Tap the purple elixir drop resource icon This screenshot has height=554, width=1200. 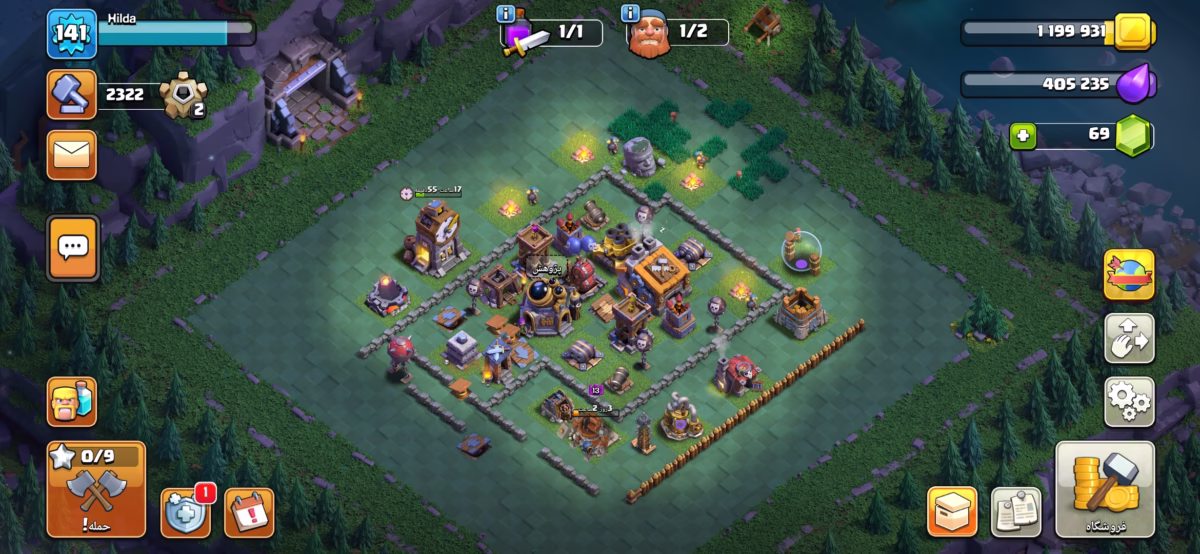pos(1134,83)
